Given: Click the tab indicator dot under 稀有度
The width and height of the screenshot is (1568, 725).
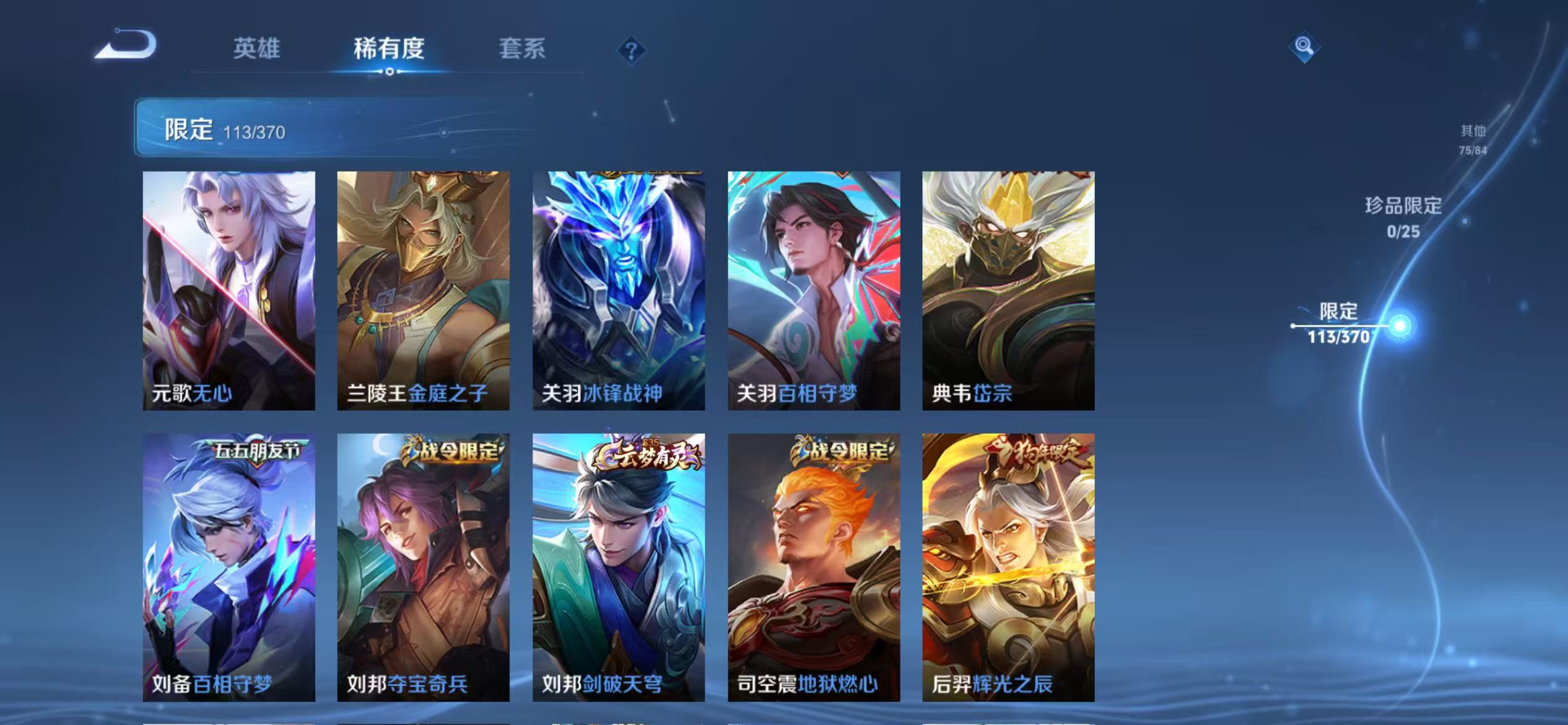Looking at the screenshot, I should [x=390, y=71].
